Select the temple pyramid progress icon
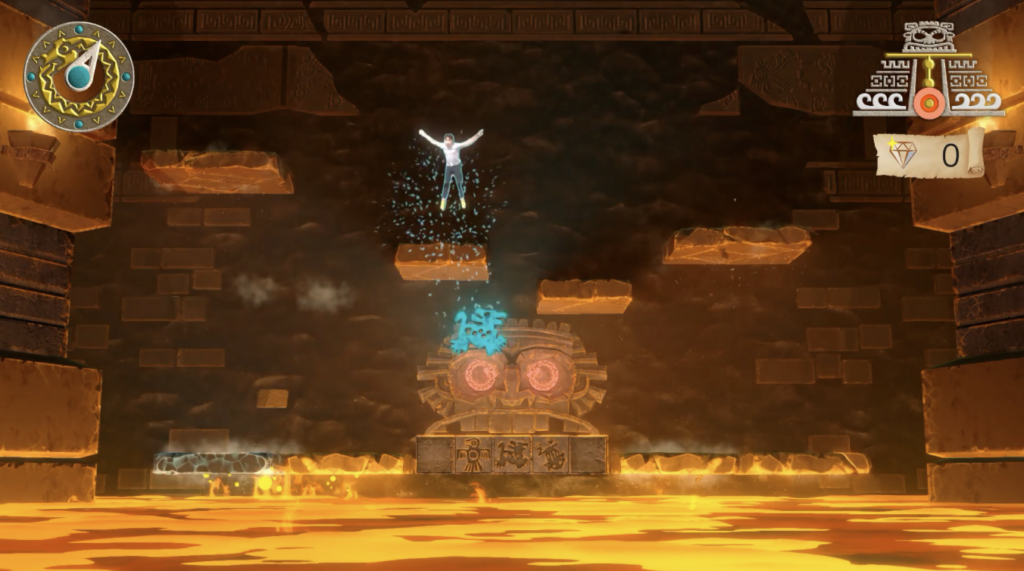1024x571 pixels. pos(928,72)
